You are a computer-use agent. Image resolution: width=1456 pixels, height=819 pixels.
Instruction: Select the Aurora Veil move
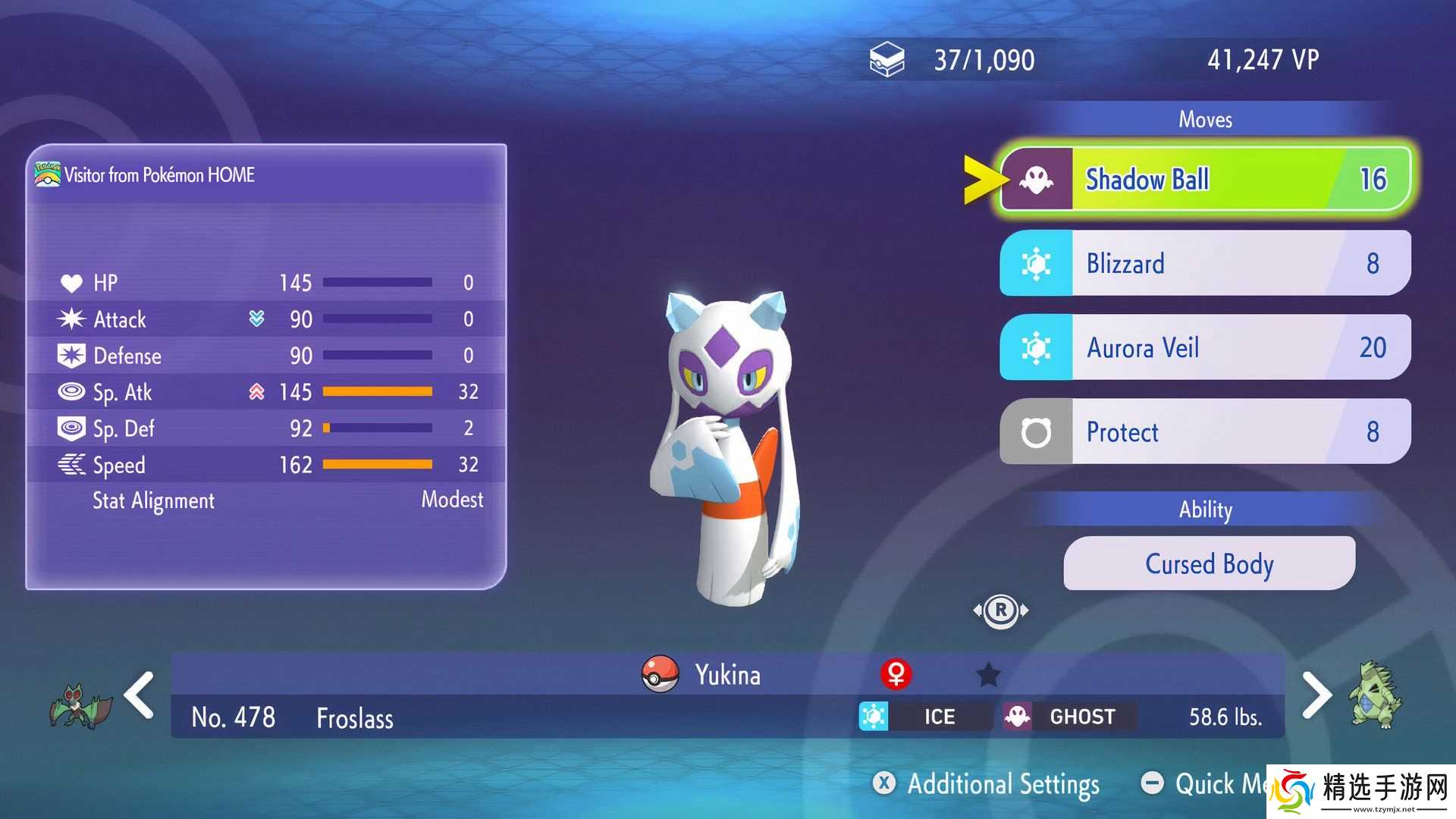click(x=1206, y=347)
